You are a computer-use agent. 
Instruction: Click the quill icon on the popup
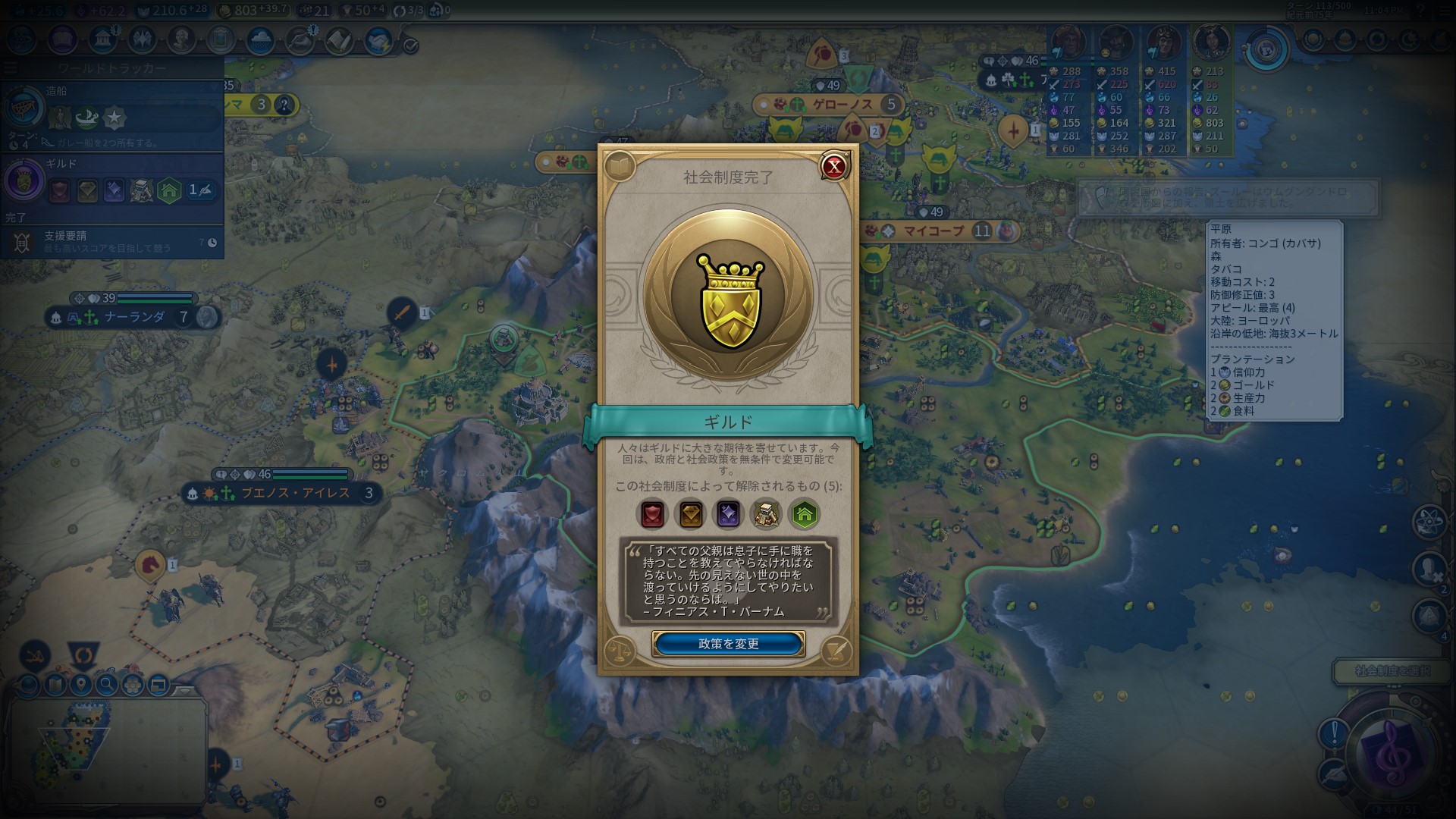coord(835,651)
